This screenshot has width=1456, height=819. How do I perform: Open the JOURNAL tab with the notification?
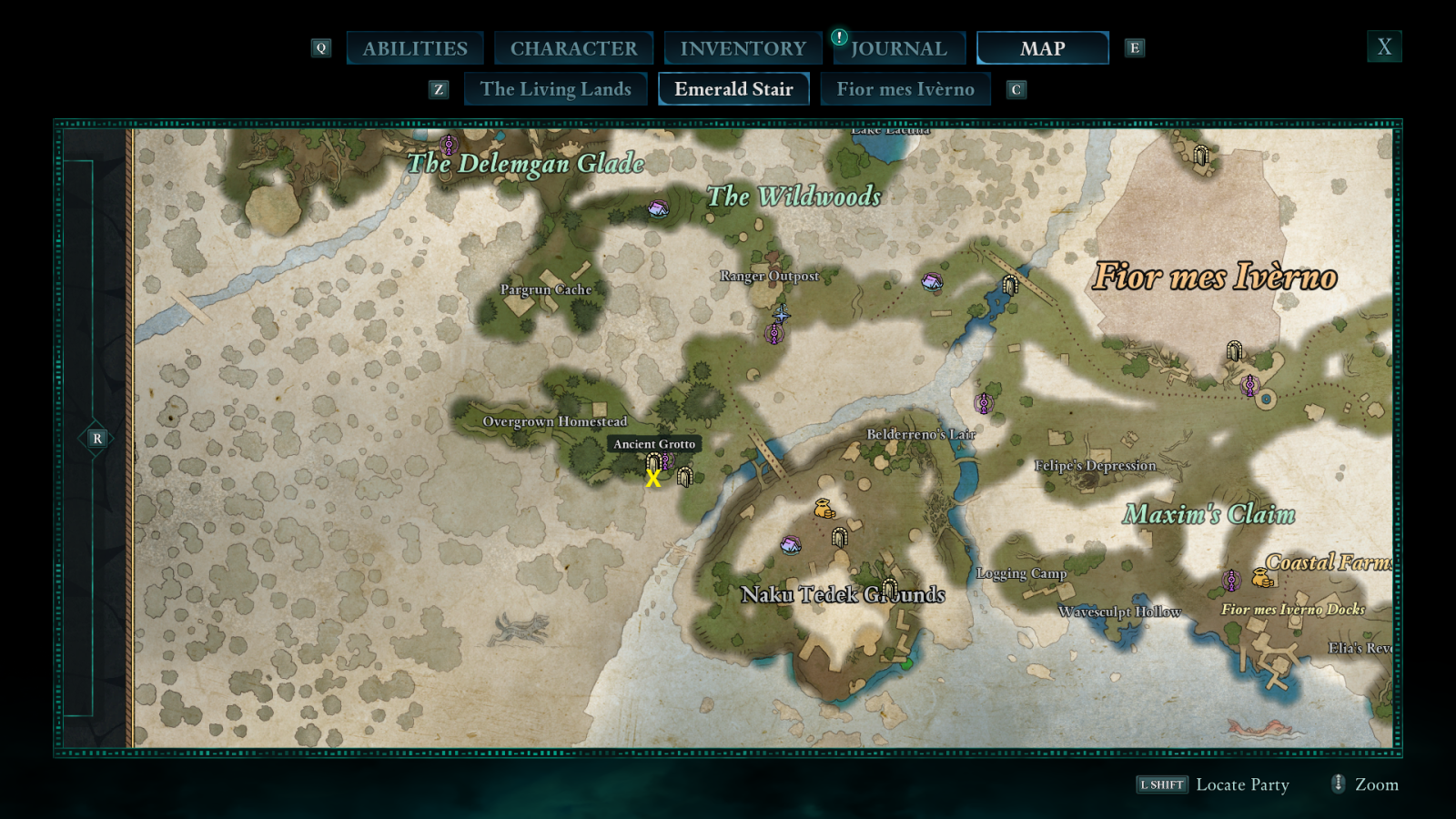point(898,47)
